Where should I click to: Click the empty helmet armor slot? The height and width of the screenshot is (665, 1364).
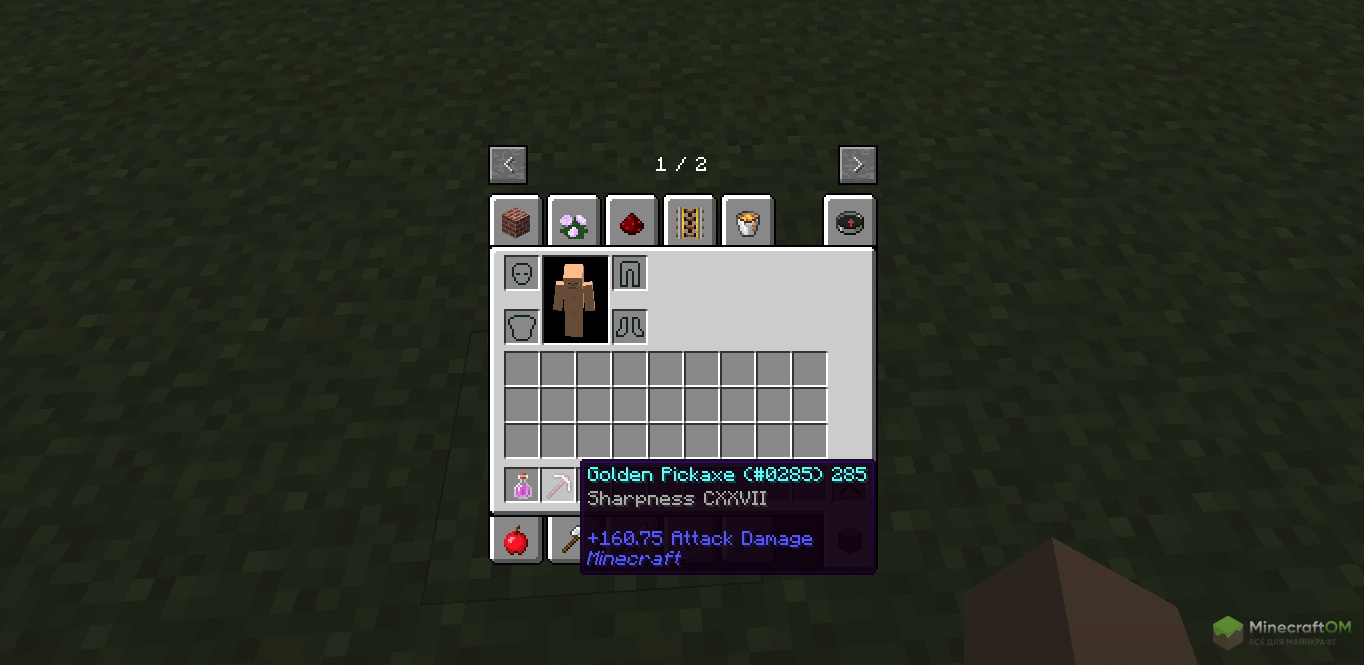(522, 273)
